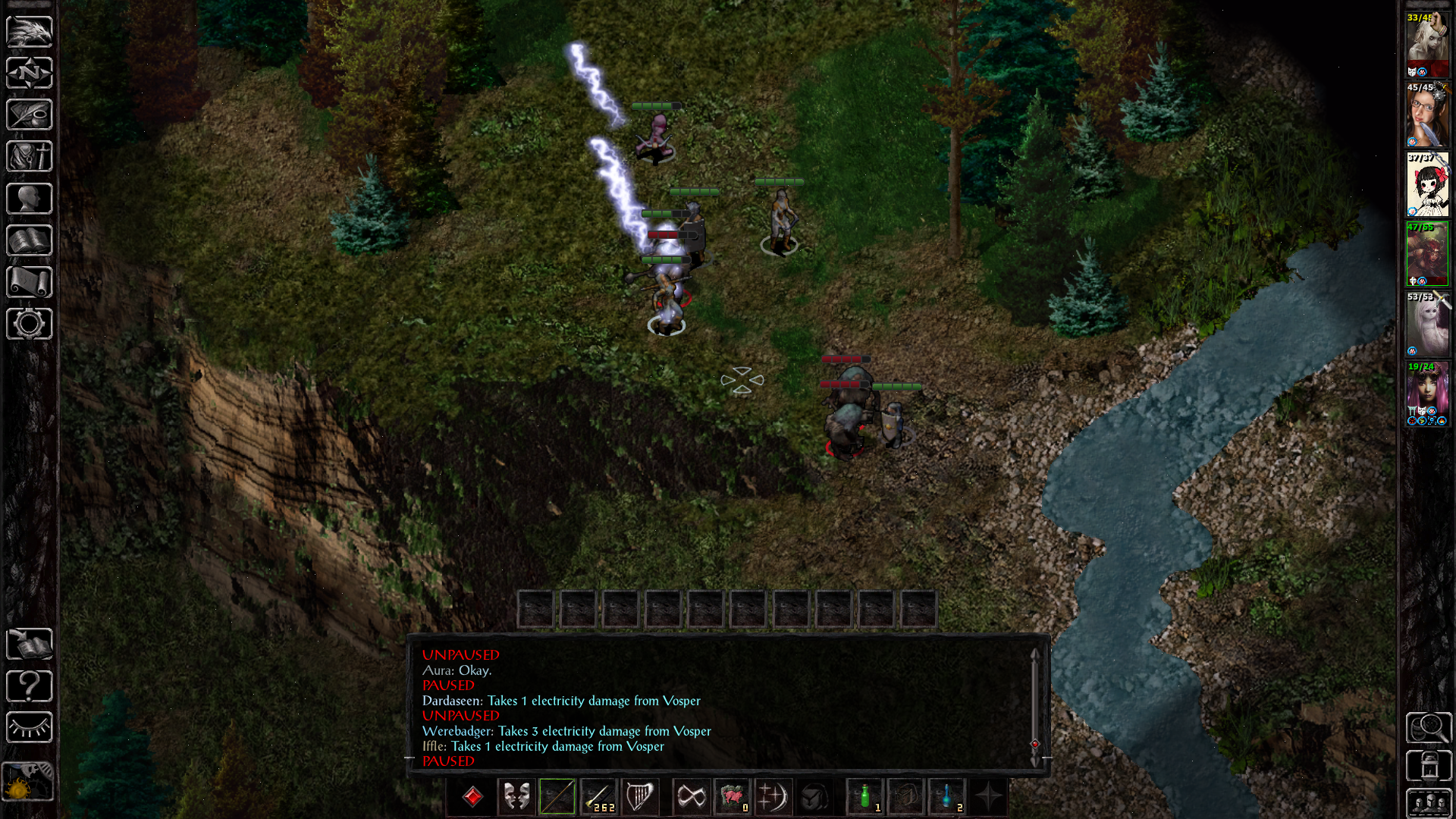This screenshot has height=819, width=1456.
Task: Click the magnifying glass zoom button
Action: click(x=1429, y=728)
